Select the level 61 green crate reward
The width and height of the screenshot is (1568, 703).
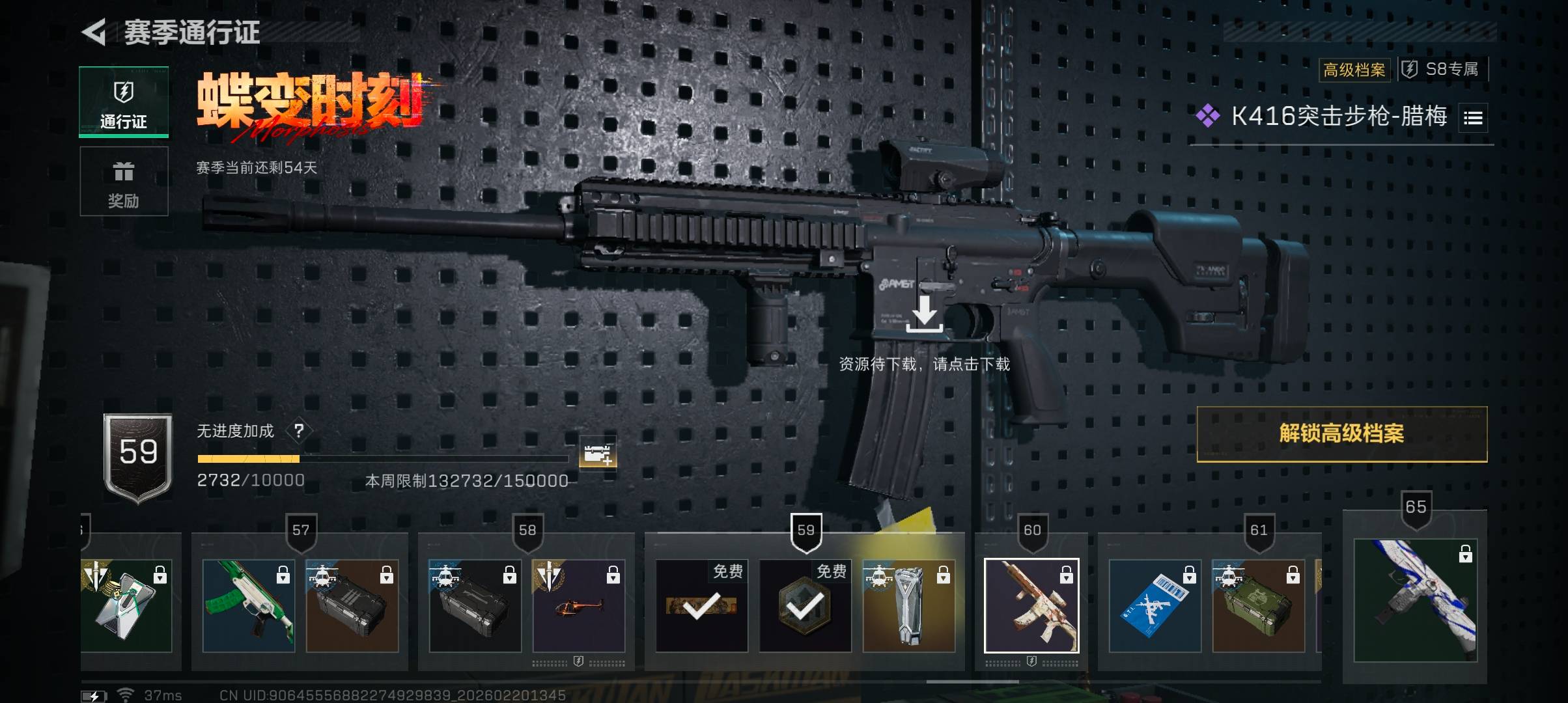[1258, 605]
